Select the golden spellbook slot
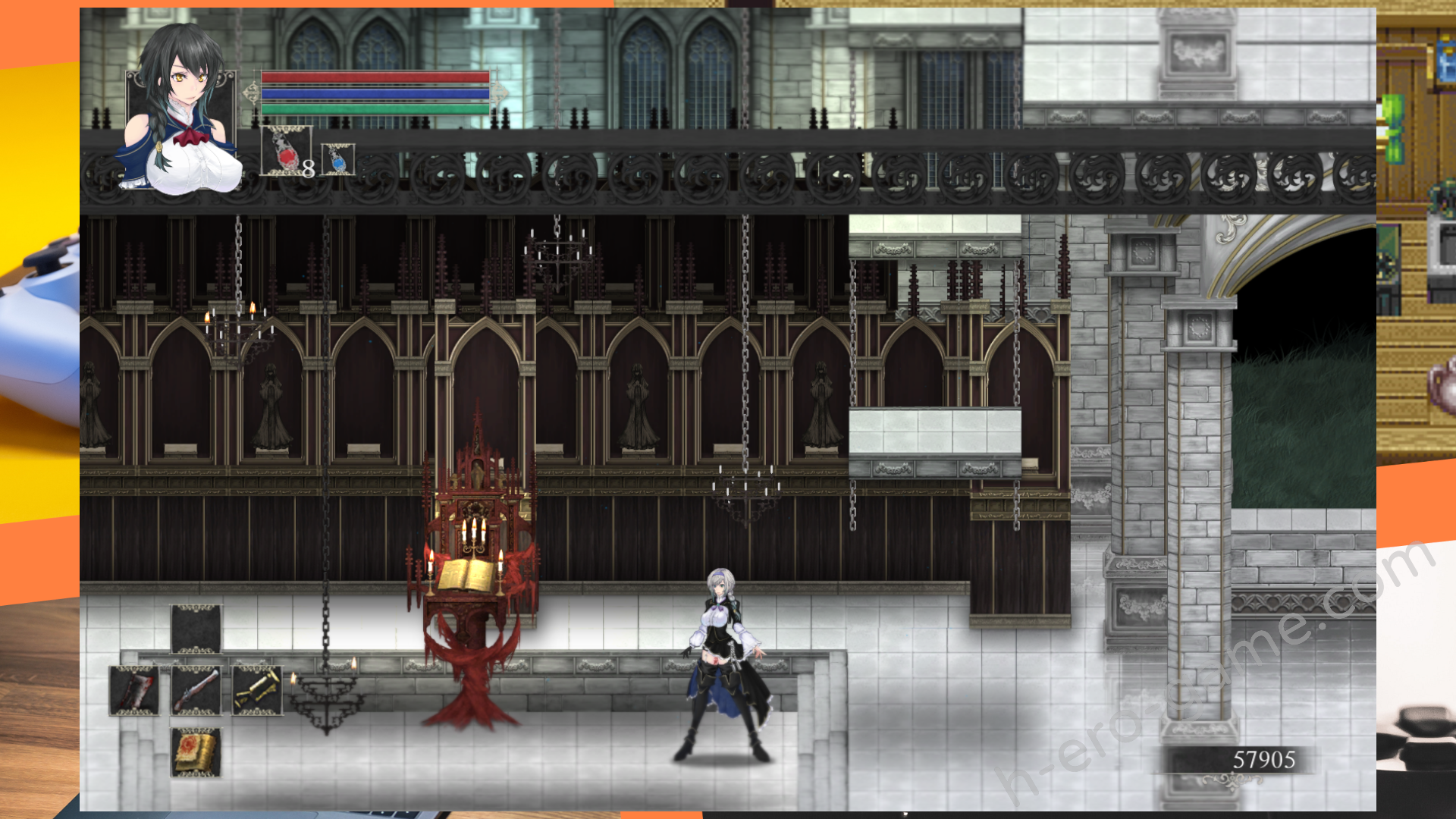The image size is (1456, 819). tap(196, 752)
